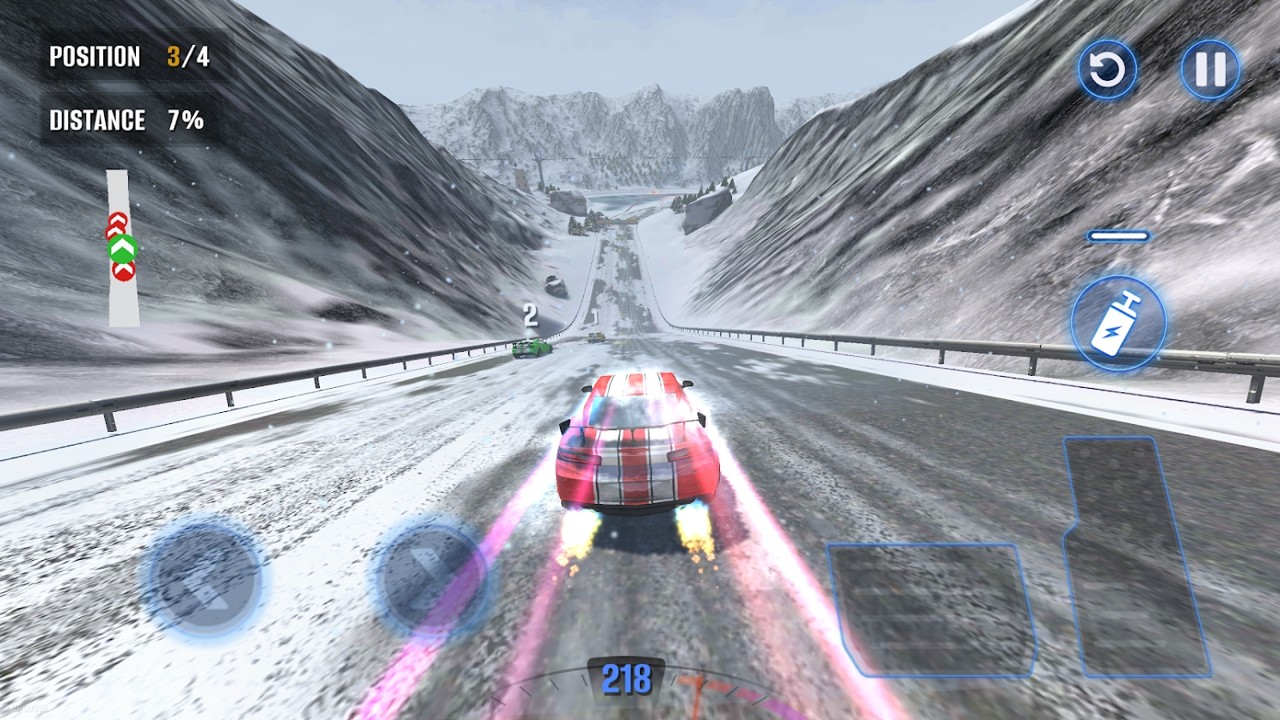This screenshot has height=720, width=1280.
Task: Tap the speedometer showing 218
Action: 627,678
